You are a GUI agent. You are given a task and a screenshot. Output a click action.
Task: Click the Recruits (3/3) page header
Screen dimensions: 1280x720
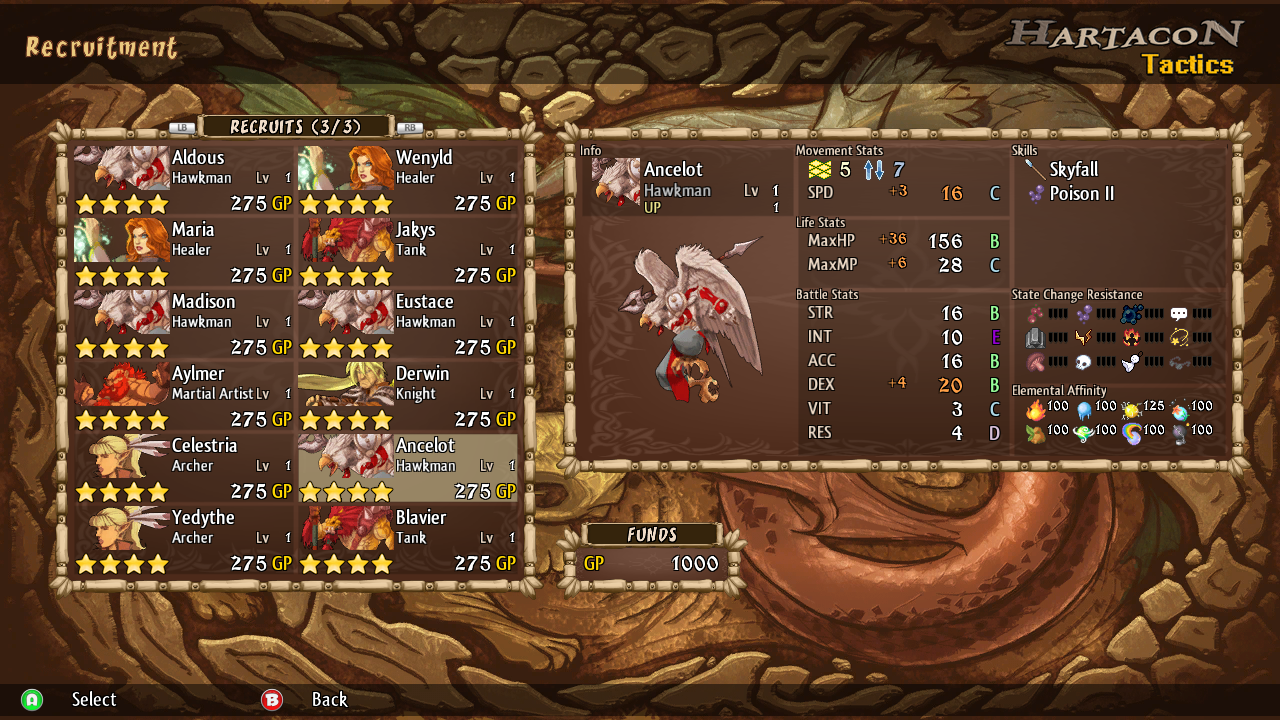coord(295,127)
